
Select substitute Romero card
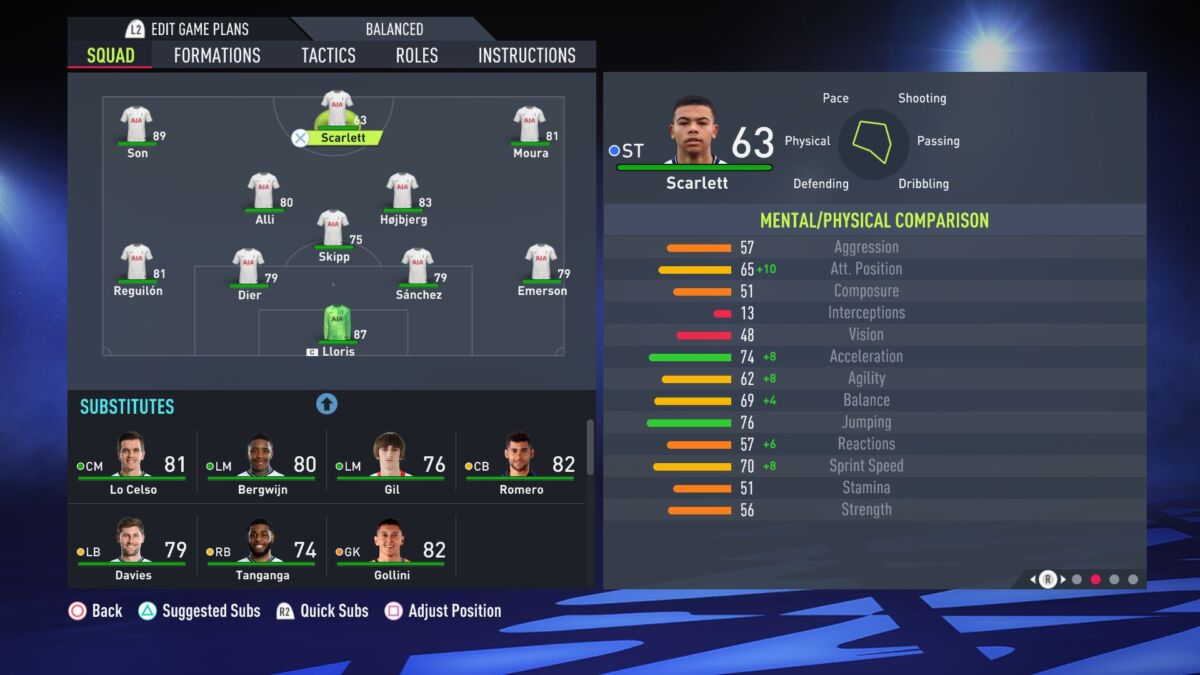click(x=520, y=464)
